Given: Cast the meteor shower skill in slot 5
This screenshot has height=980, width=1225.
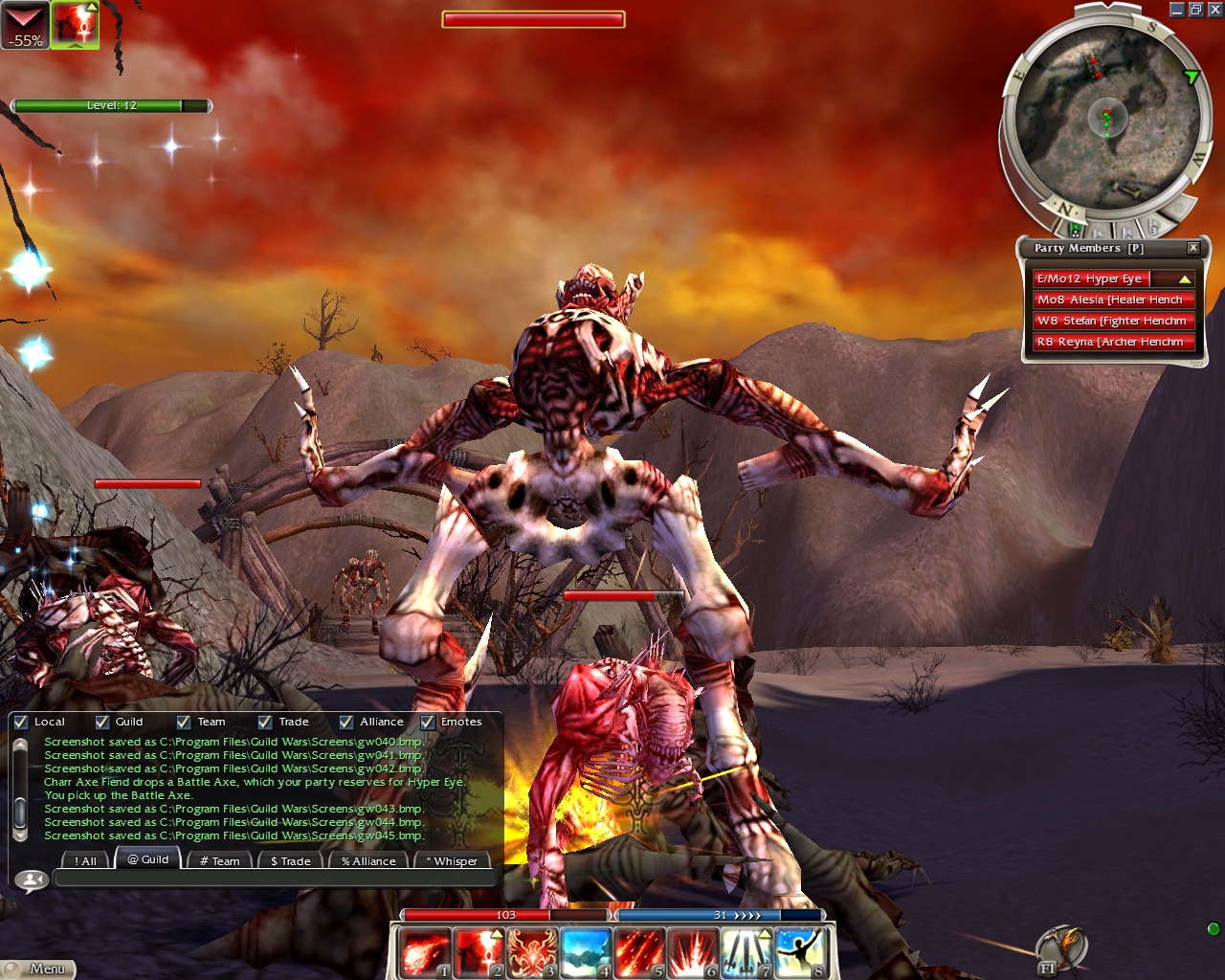Looking at the screenshot, I should 638,952.
